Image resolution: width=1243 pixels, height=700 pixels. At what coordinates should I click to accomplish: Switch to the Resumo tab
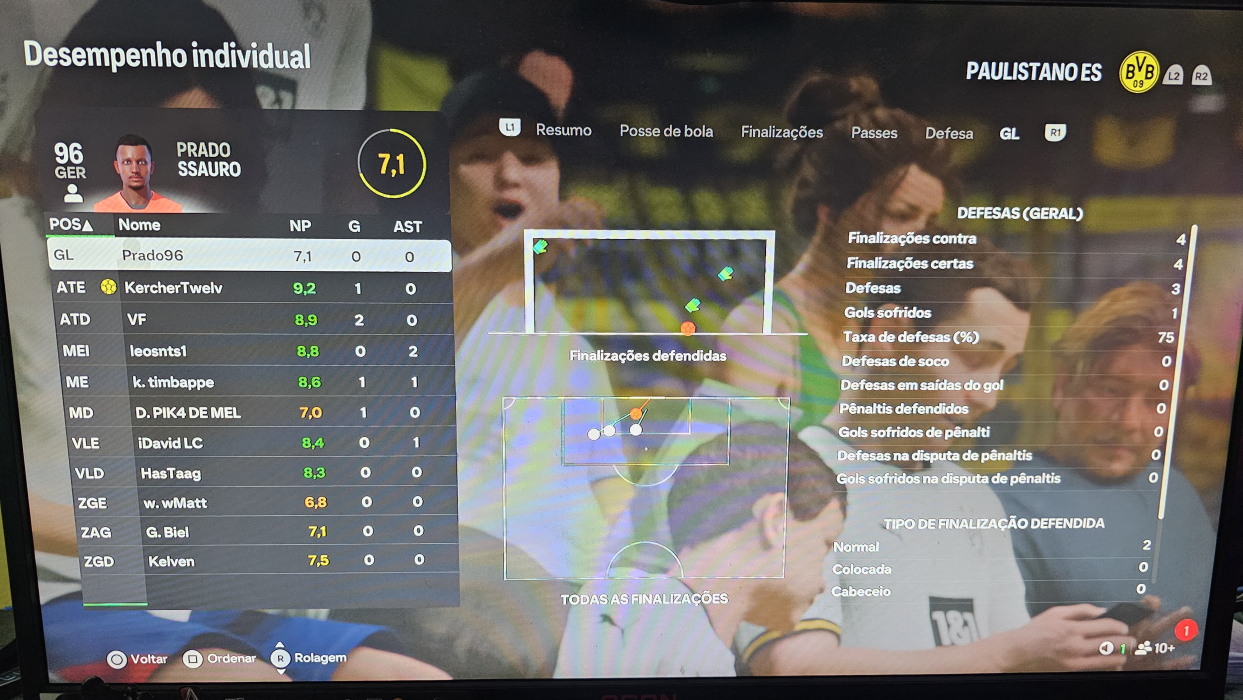(563, 131)
